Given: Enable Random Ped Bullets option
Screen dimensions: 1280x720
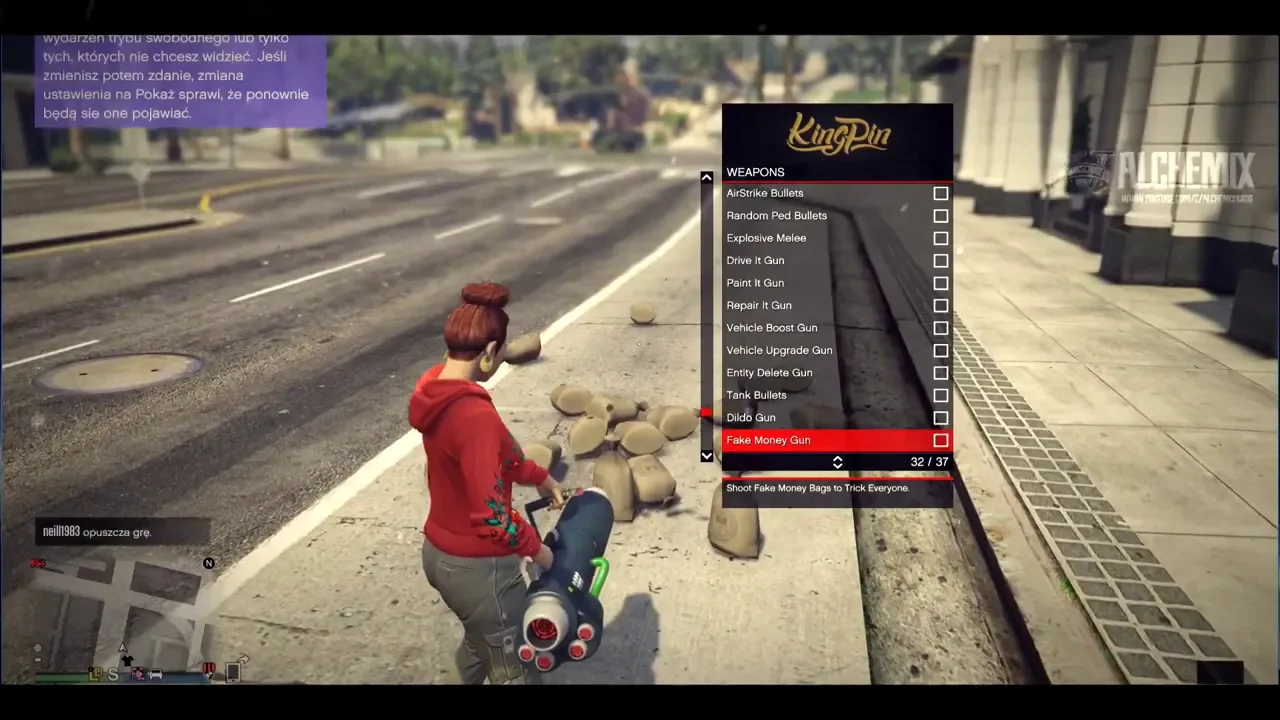Looking at the screenshot, I should 940,216.
